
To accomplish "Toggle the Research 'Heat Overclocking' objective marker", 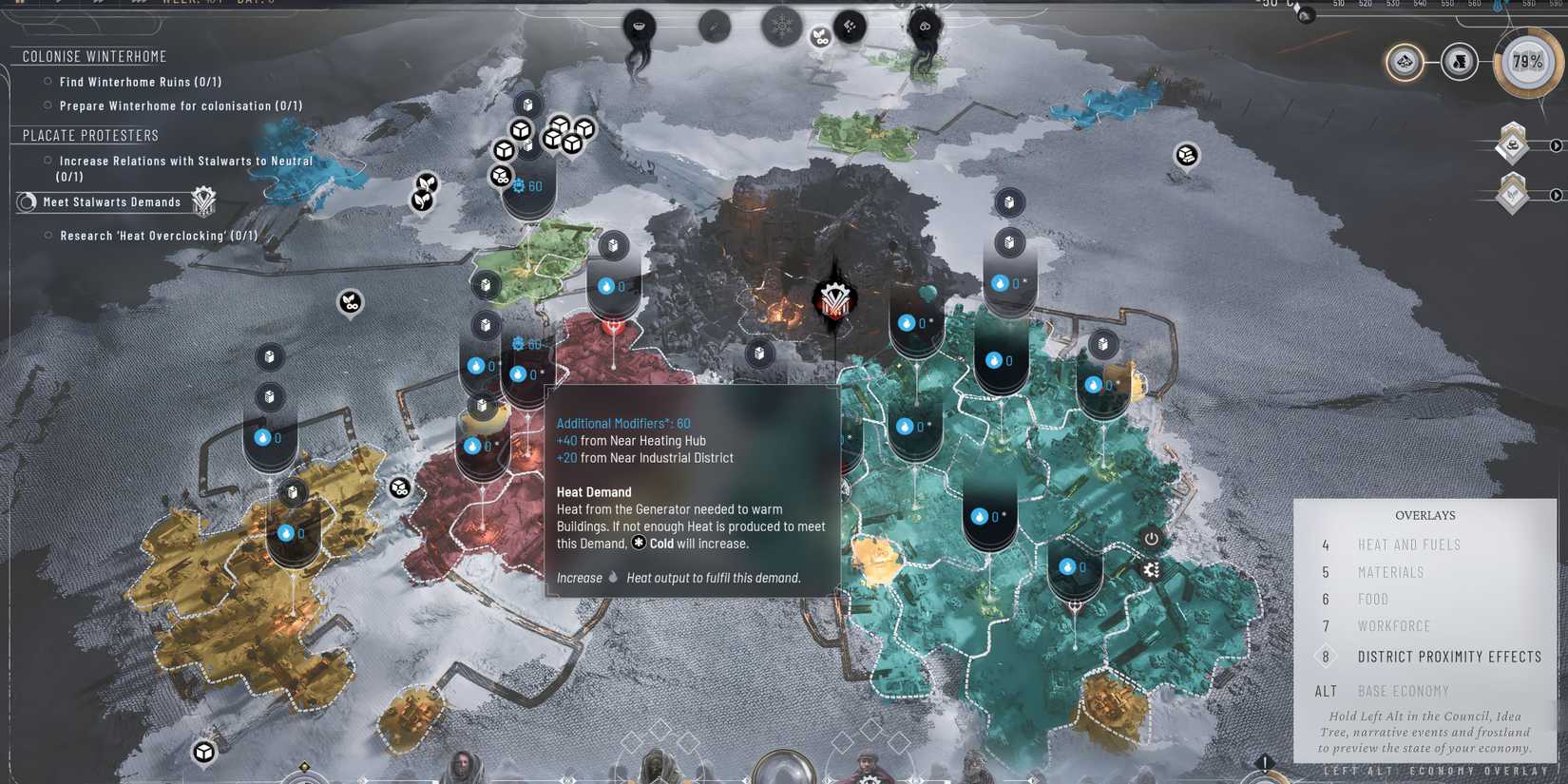I will coord(48,235).
